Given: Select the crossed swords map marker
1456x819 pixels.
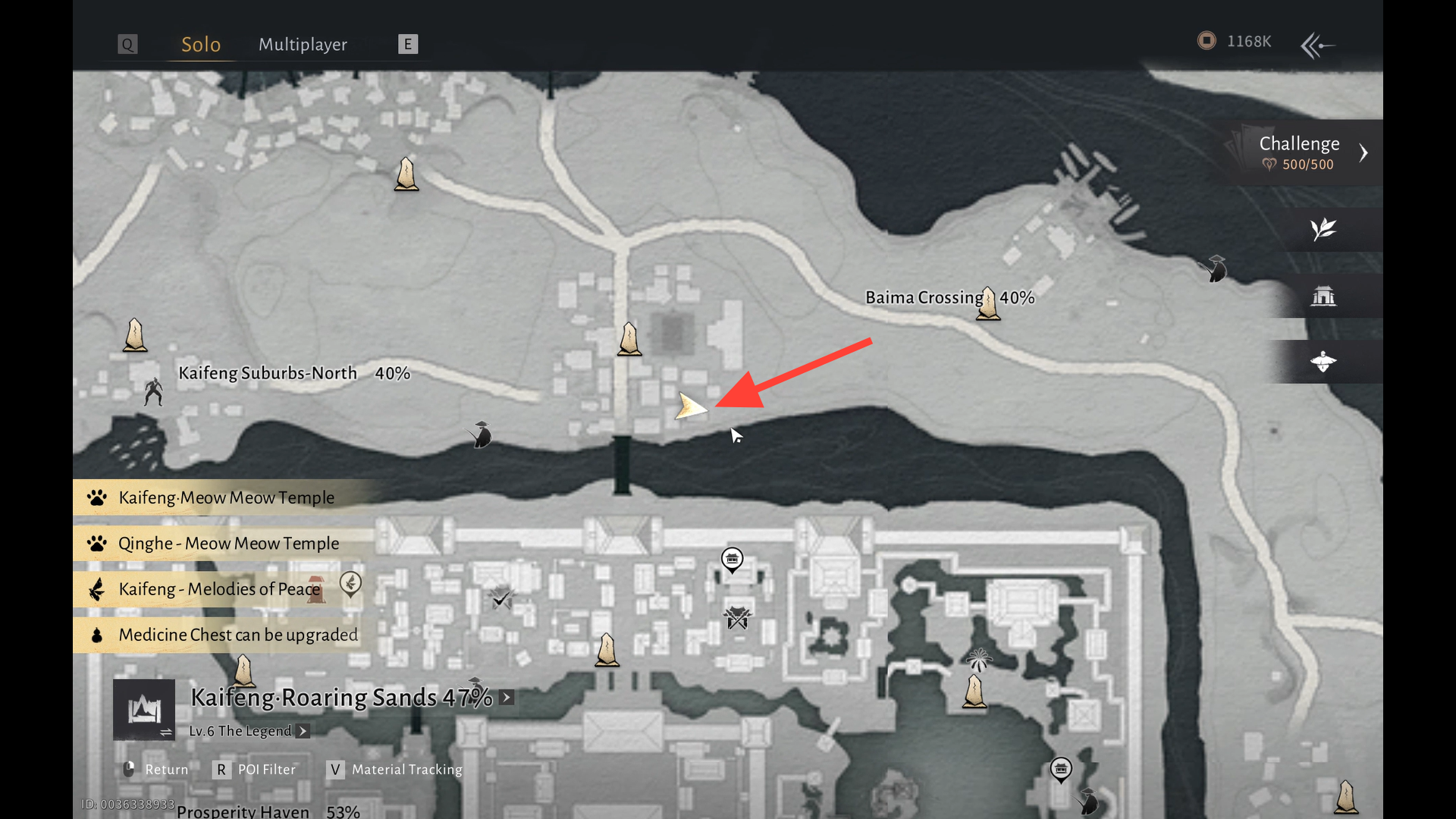Looking at the screenshot, I should click(737, 617).
